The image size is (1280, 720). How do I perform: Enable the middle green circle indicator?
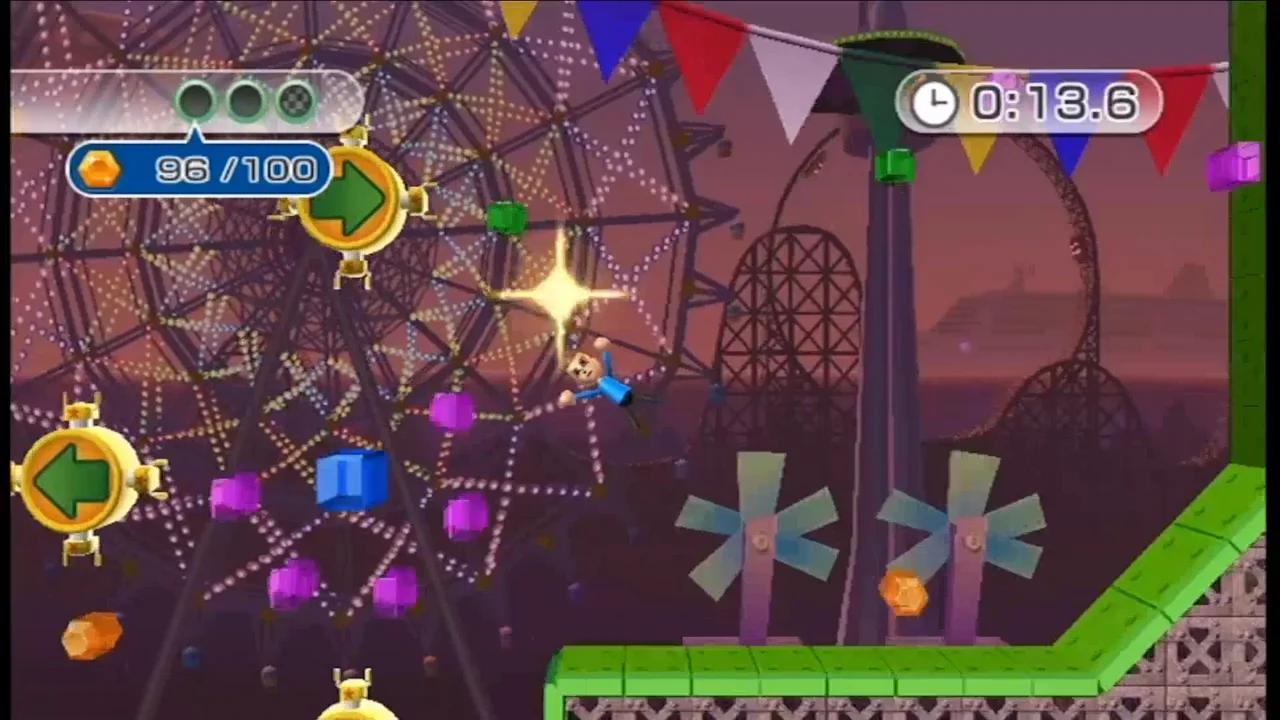(x=247, y=99)
